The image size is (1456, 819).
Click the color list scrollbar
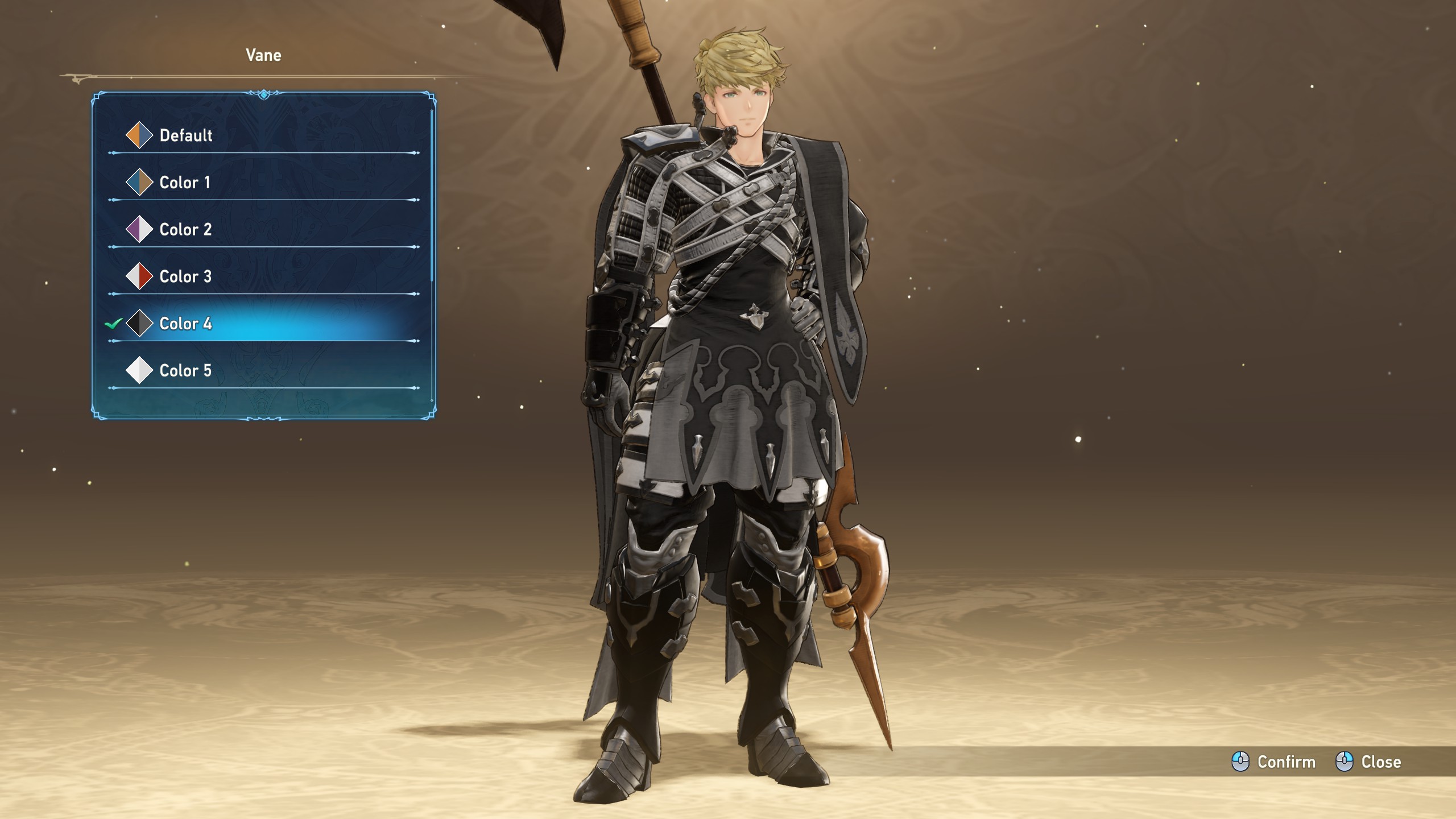click(x=432, y=193)
